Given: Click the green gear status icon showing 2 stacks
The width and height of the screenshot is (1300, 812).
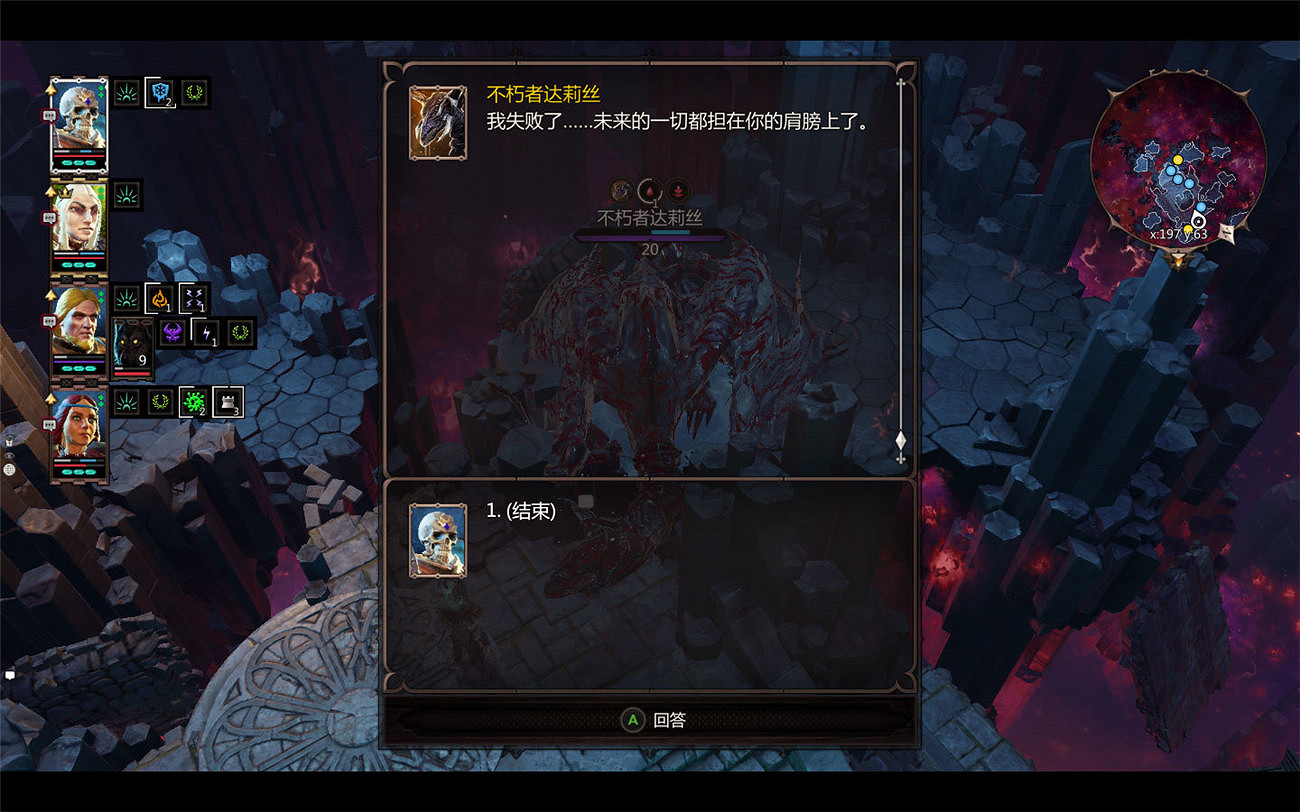Looking at the screenshot, I should tap(194, 402).
